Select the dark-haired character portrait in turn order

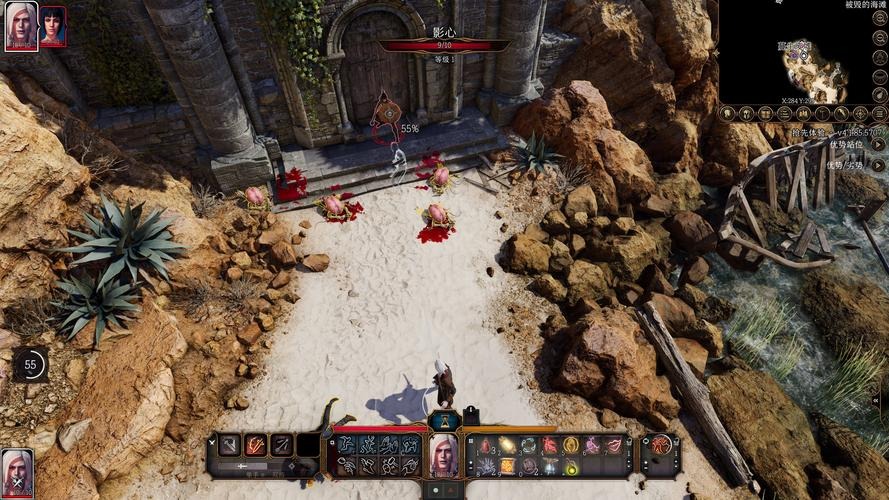pyautogui.click(x=52, y=27)
